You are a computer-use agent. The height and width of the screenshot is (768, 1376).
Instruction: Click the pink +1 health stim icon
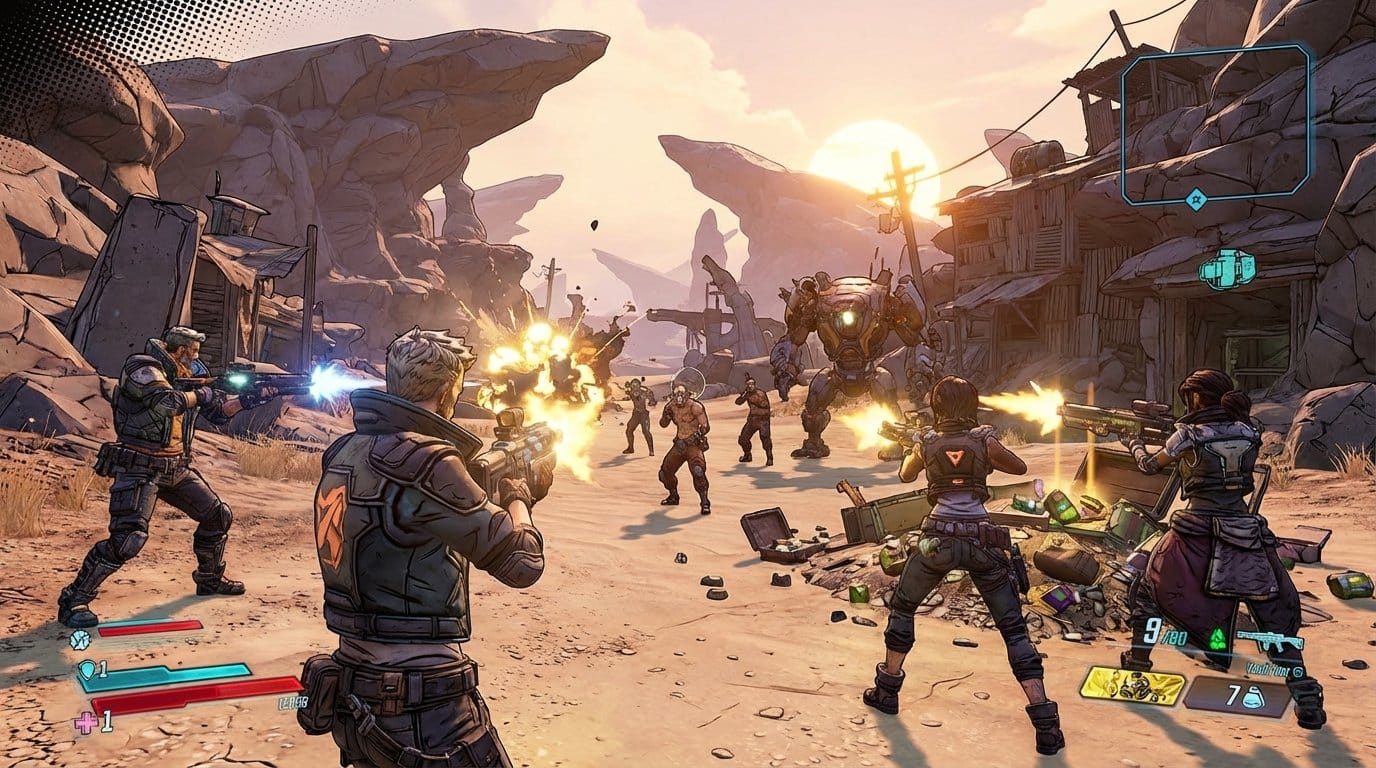(85, 721)
